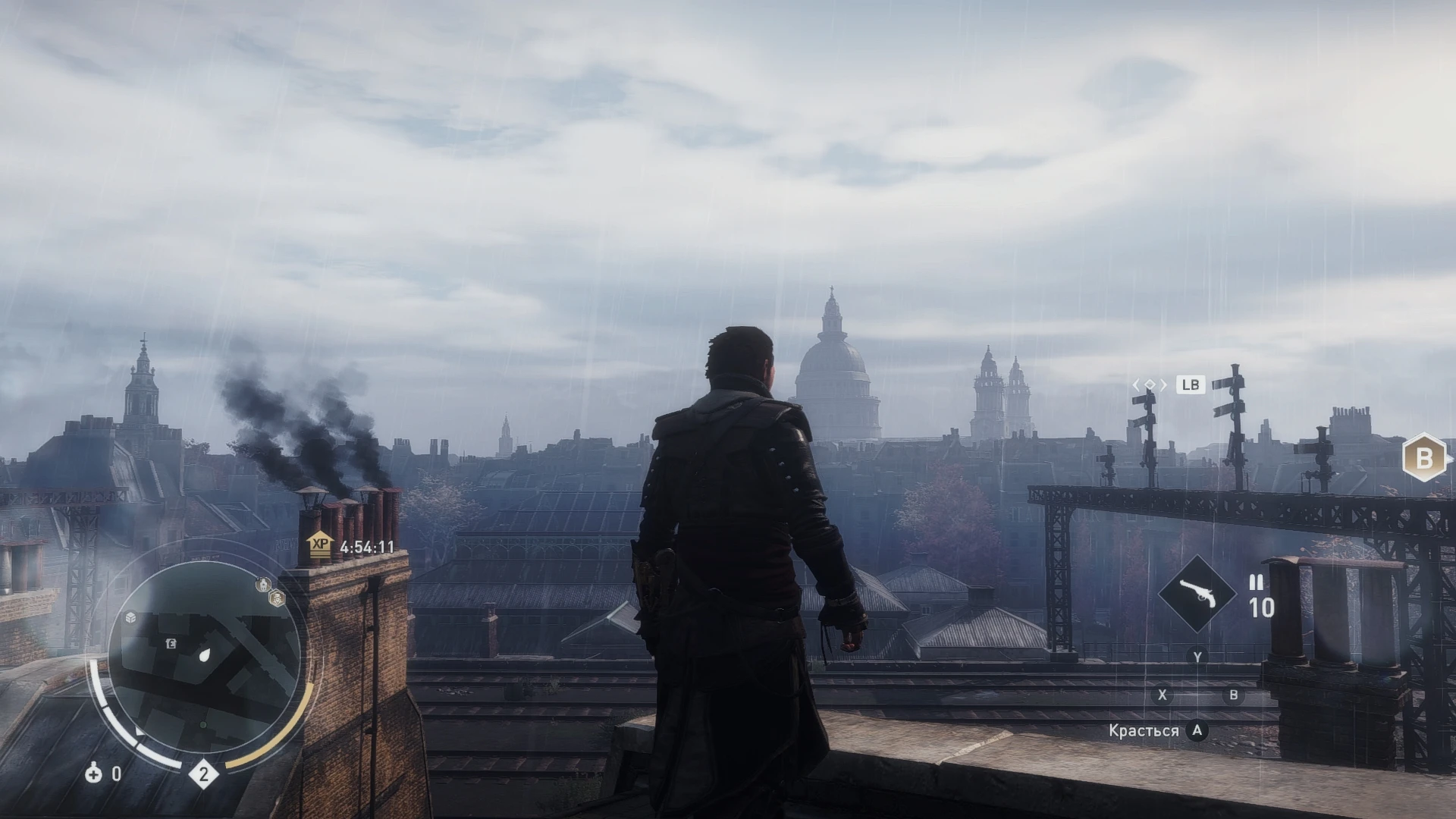Expand the LB weapon selector prompt
The image size is (1456, 819).
[x=1191, y=385]
